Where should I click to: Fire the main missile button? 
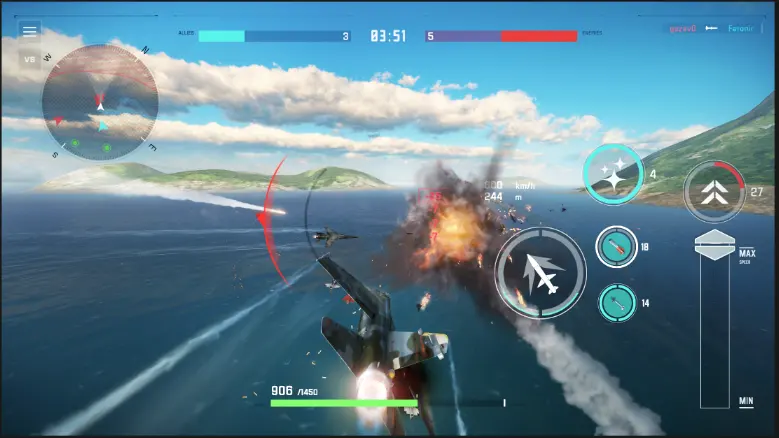[x=540, y=273]
